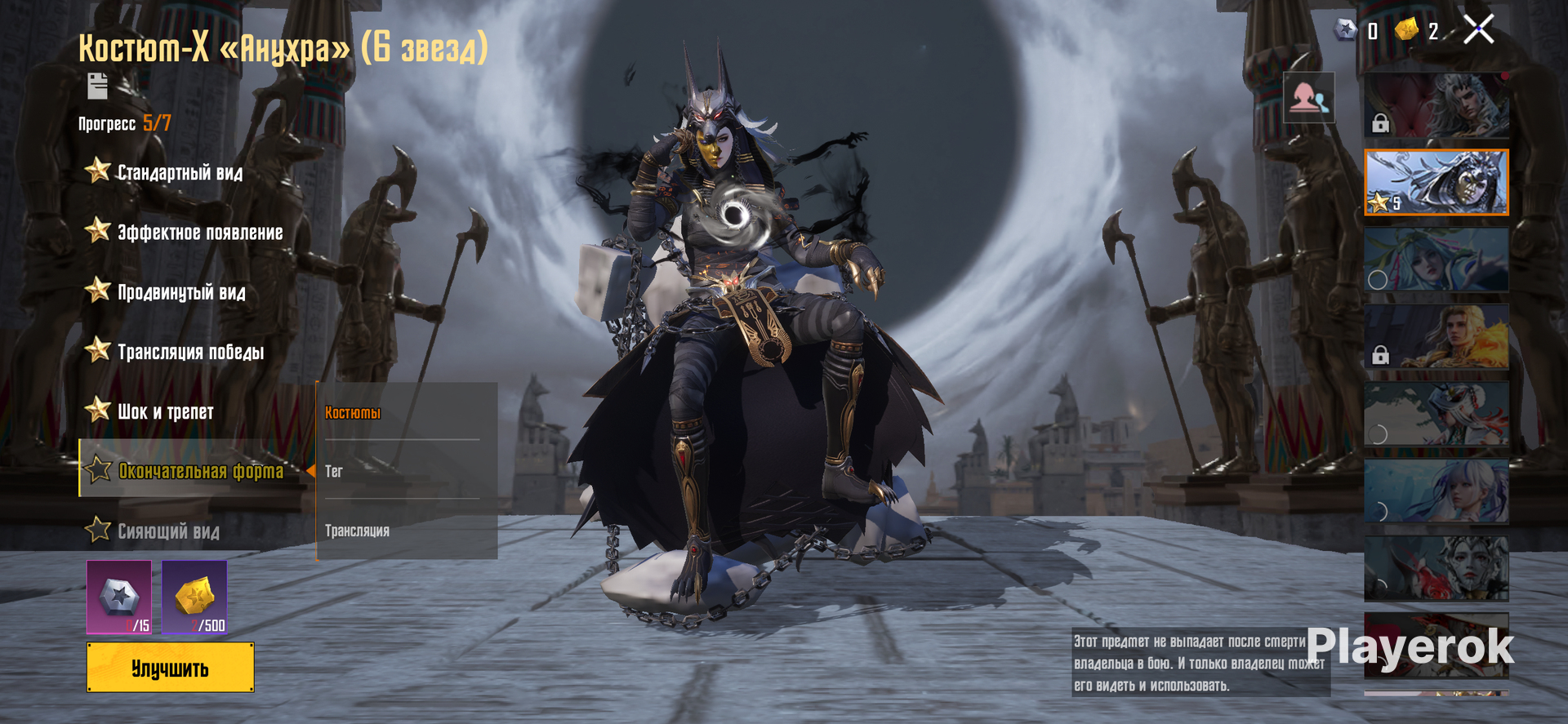Image resolution: width=1568 pixels, height=724 pixels.
Task: Close the costume screen with X
Action: click(x=1478, y=30)
